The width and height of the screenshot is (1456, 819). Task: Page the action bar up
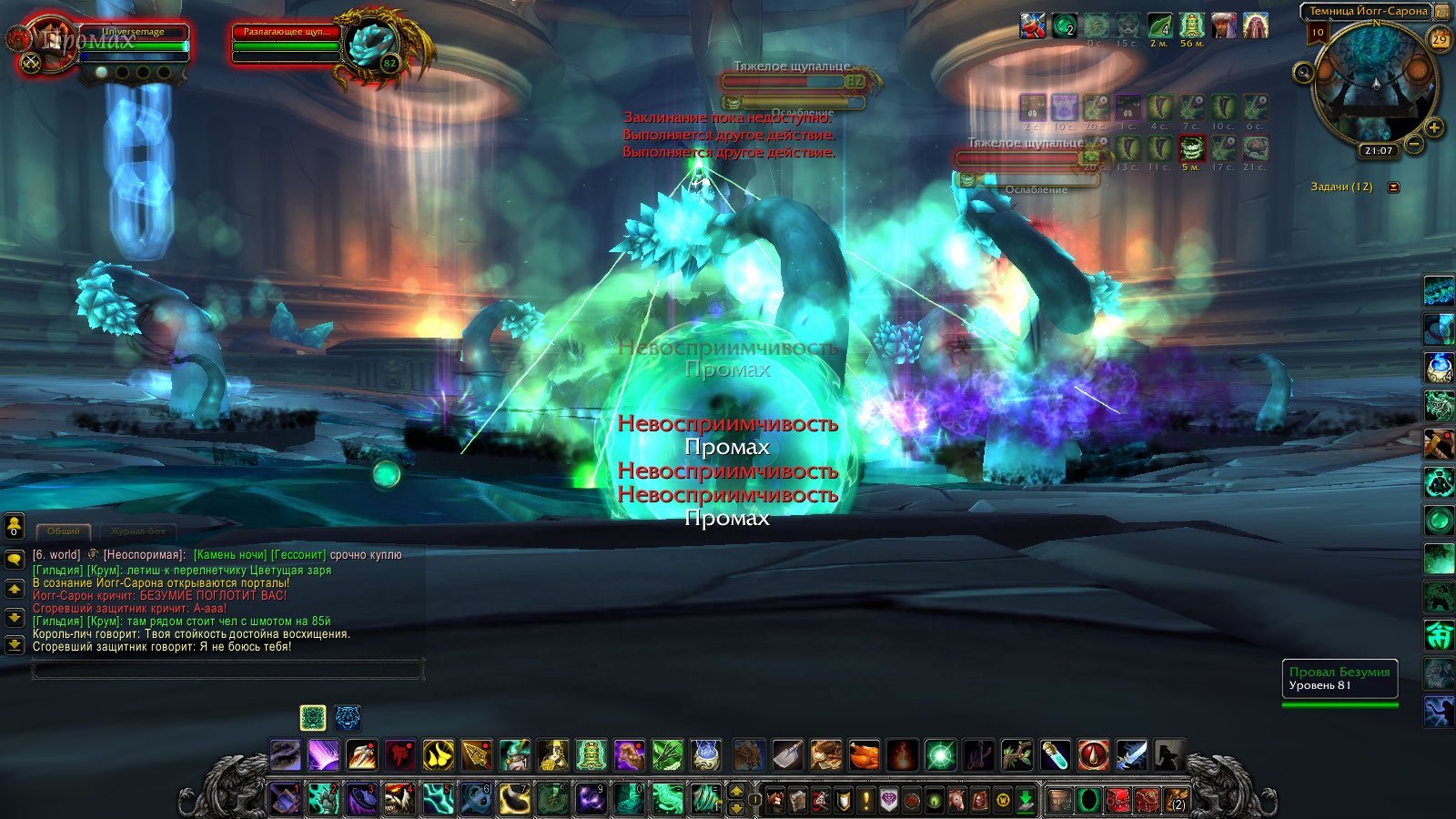[x=736, y=791]
